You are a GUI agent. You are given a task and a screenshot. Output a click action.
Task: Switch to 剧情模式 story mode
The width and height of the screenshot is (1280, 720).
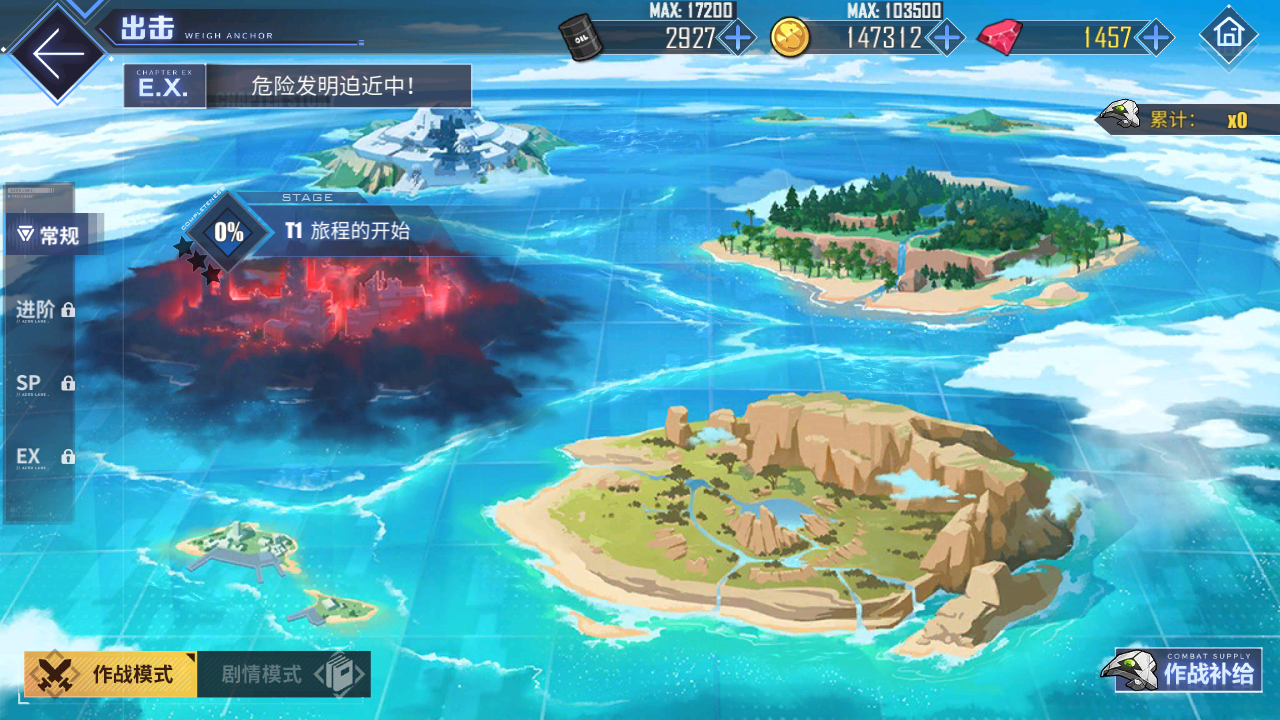click(x=284, y=674)
